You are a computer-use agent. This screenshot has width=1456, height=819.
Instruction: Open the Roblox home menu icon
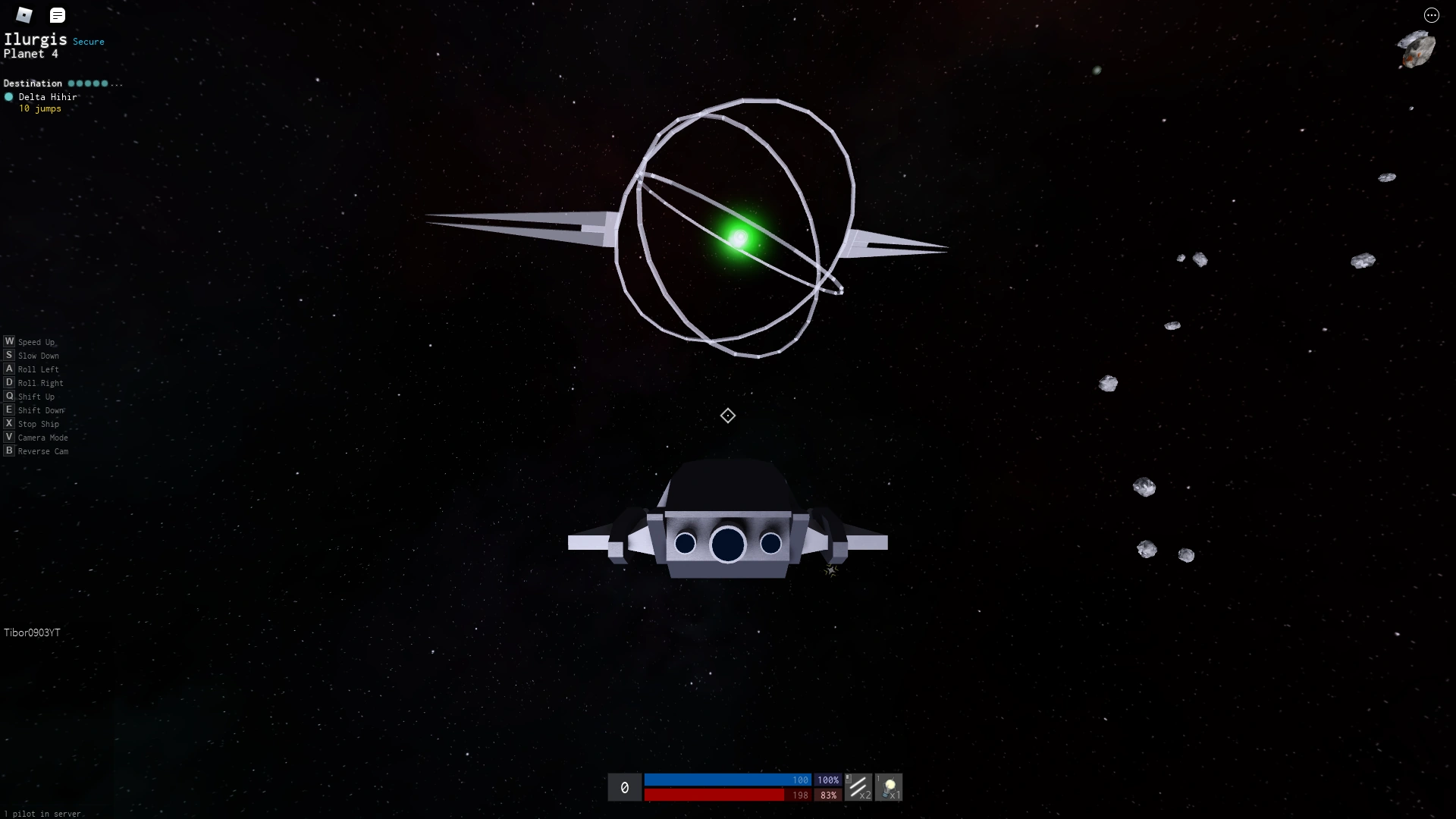(x=24, y=14)
